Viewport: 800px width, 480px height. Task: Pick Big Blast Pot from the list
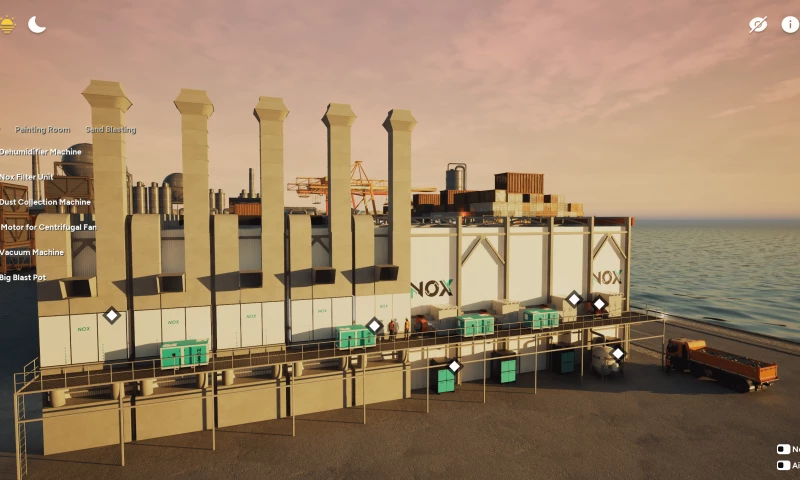click(x=23, y=277)
